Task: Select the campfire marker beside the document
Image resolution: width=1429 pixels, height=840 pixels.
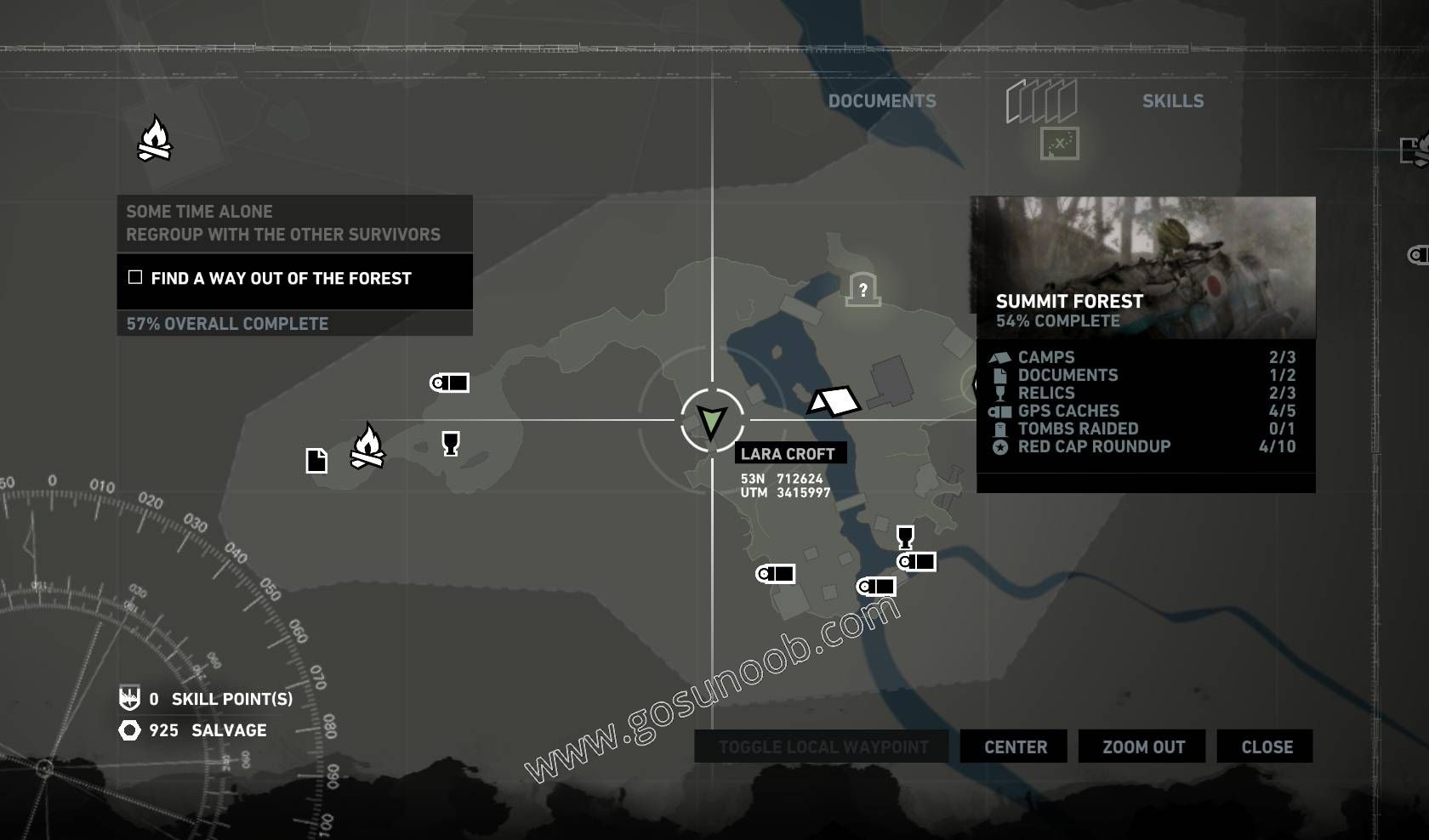Action: [x=367, y=446]
